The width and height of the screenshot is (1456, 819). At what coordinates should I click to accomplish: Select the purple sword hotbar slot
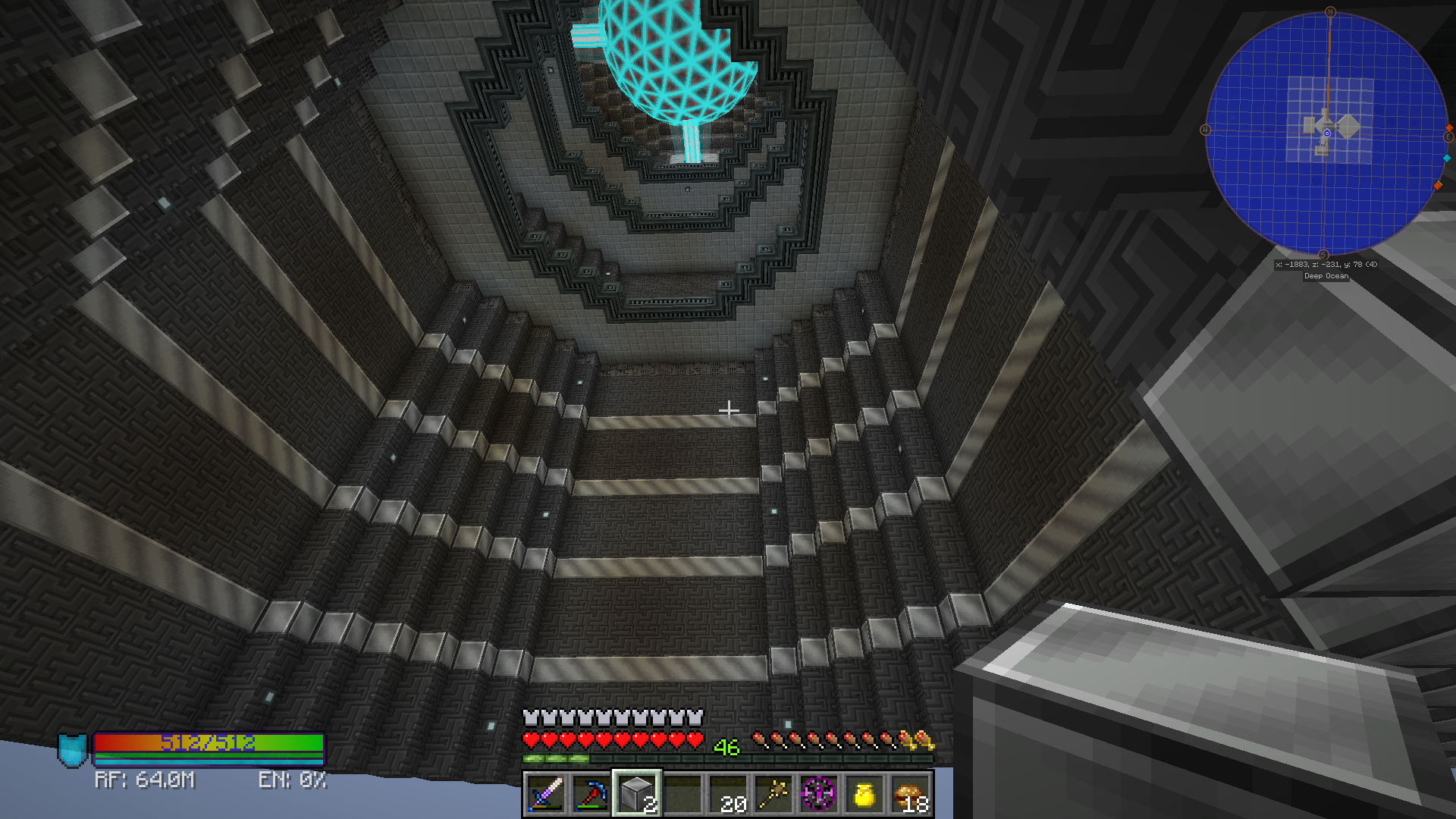tap(546, 794)
